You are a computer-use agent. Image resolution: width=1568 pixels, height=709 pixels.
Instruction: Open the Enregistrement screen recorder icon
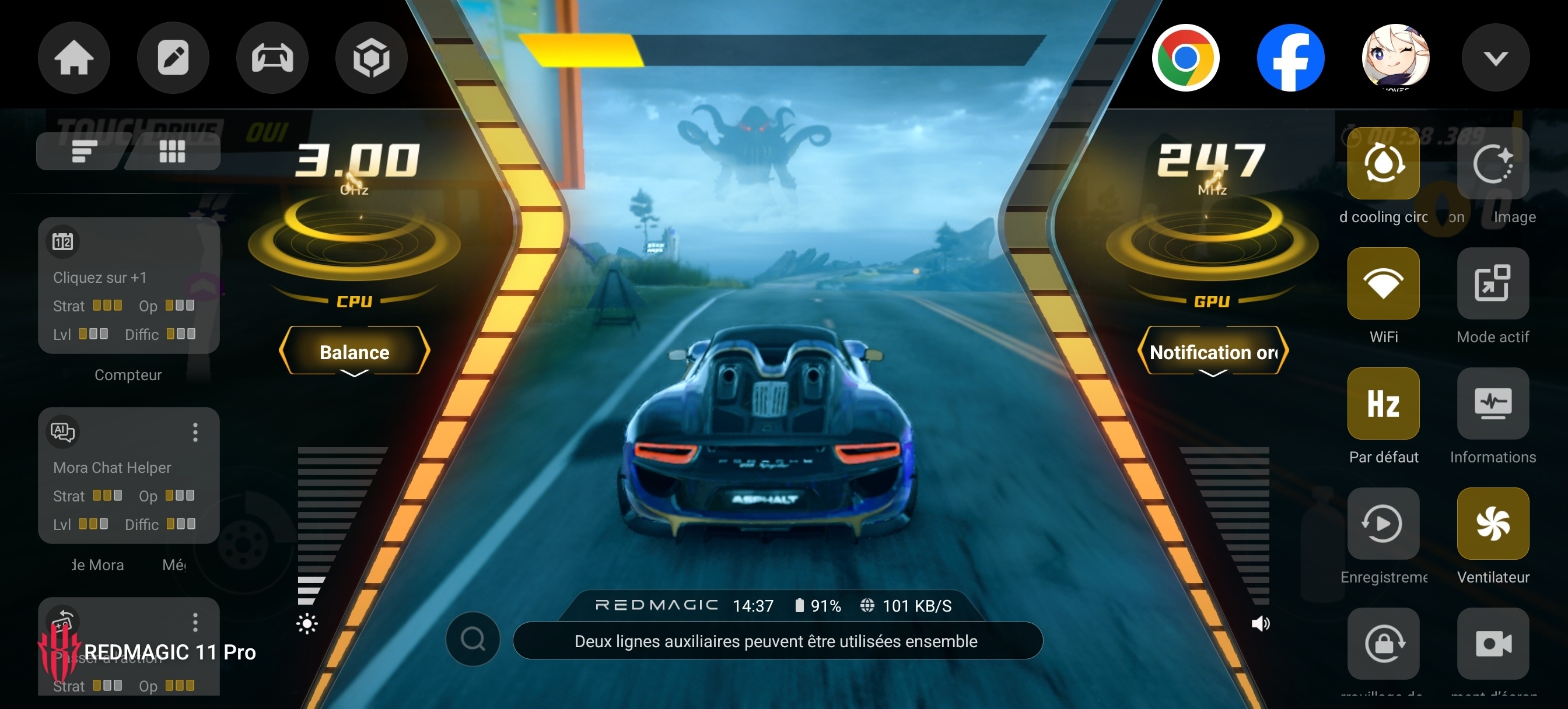point(1384,524)
